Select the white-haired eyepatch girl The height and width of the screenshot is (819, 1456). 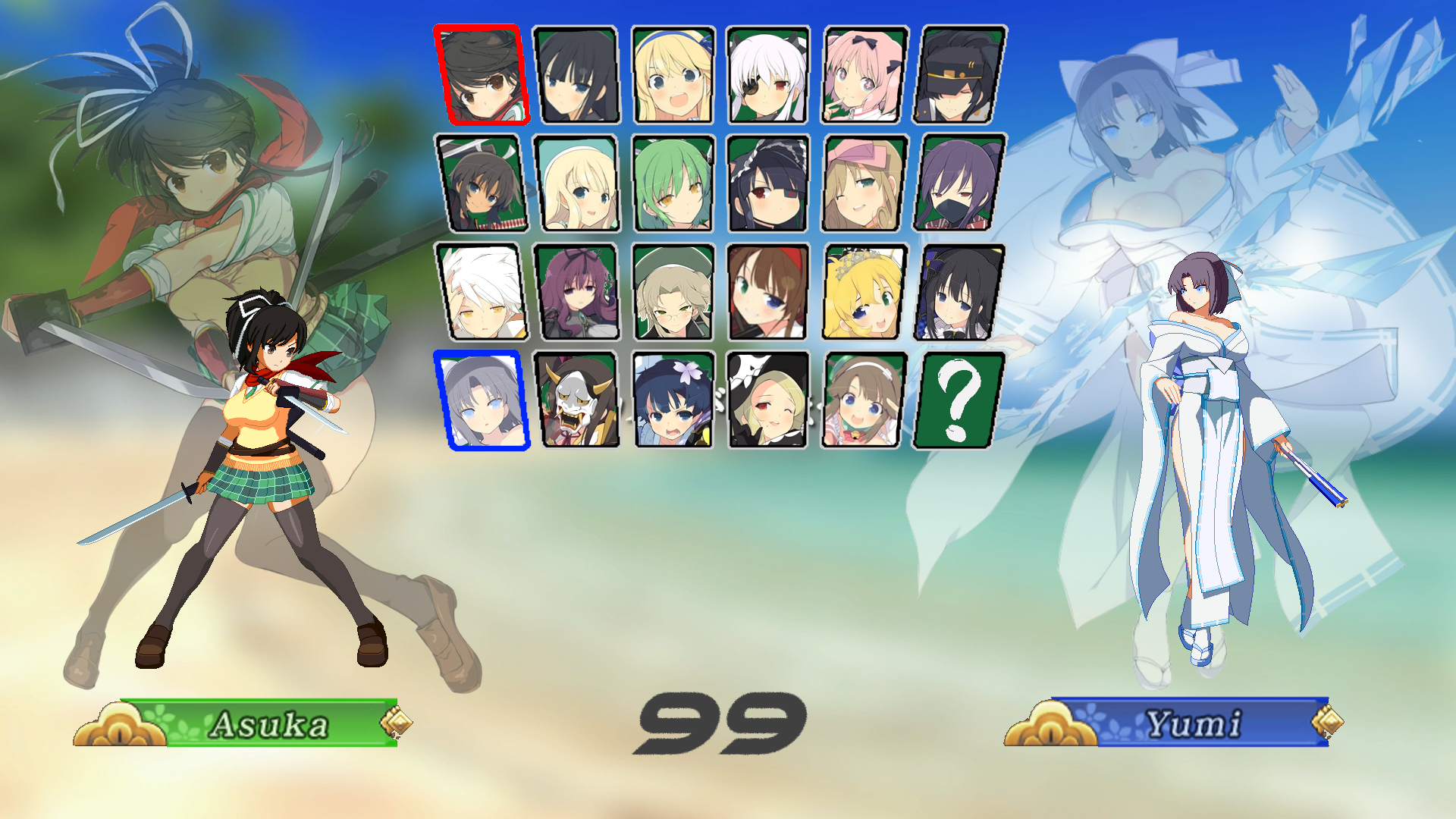pos(768,74)
